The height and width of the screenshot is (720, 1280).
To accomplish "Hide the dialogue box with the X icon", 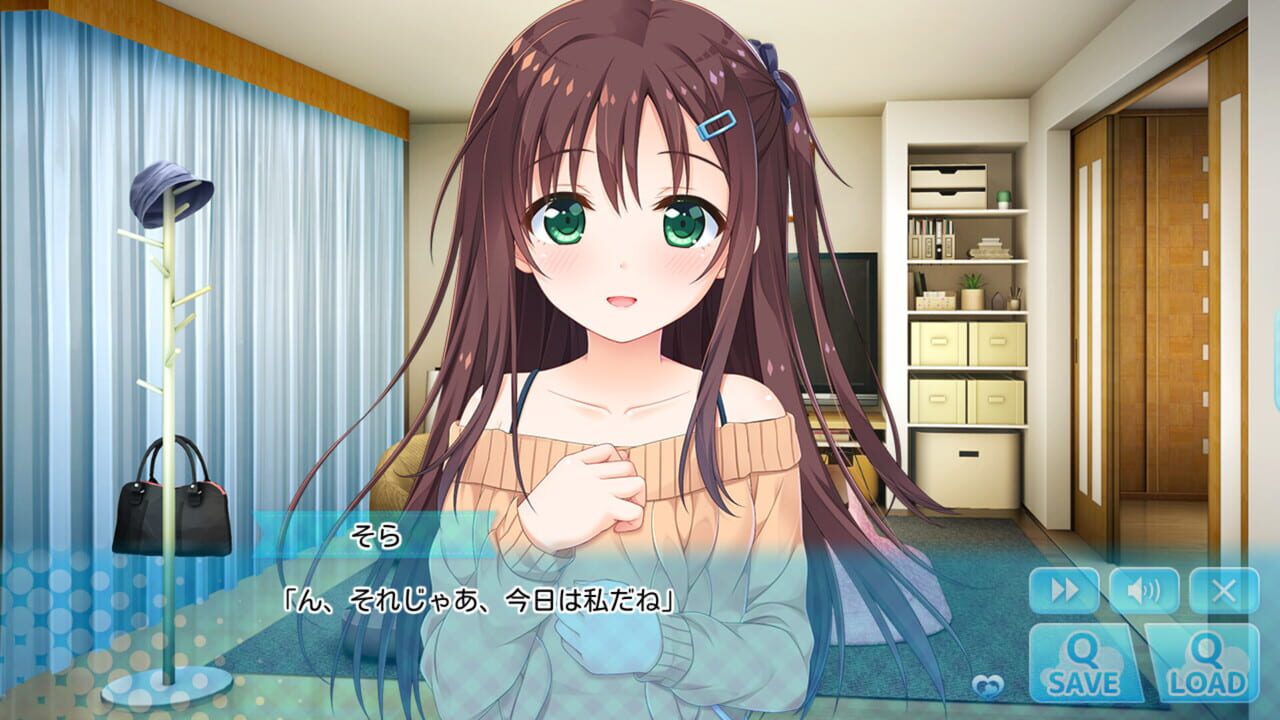I will point(1222,589).
